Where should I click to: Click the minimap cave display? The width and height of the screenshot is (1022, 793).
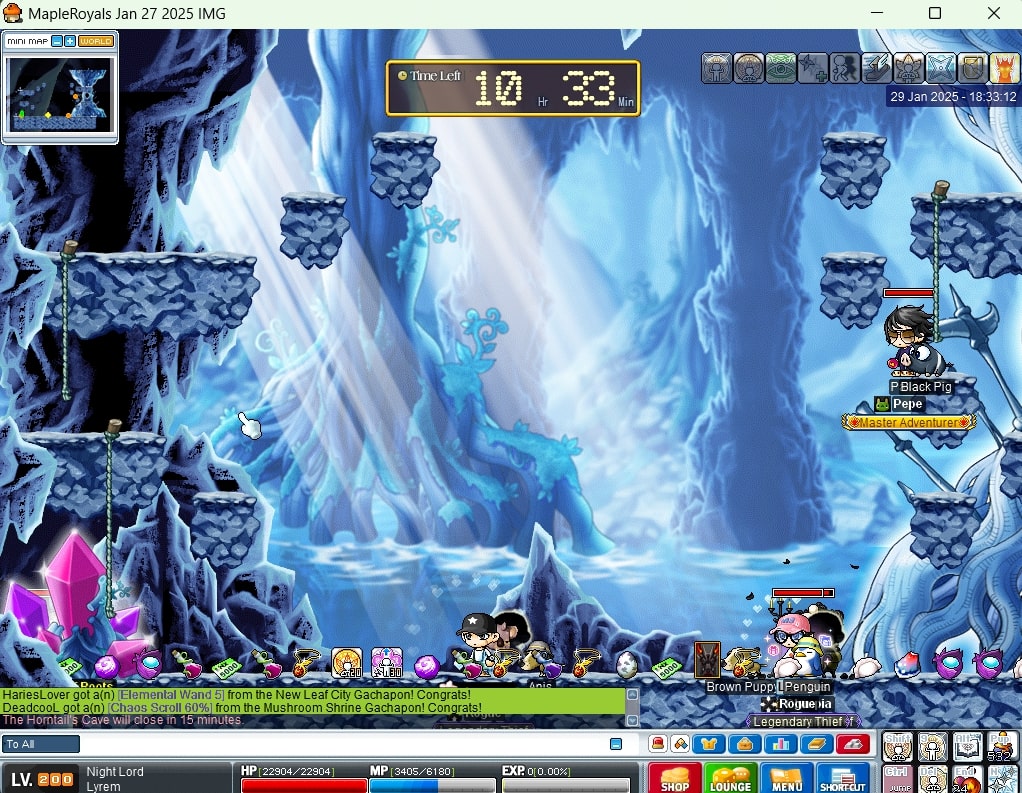[x=60, y=93]
